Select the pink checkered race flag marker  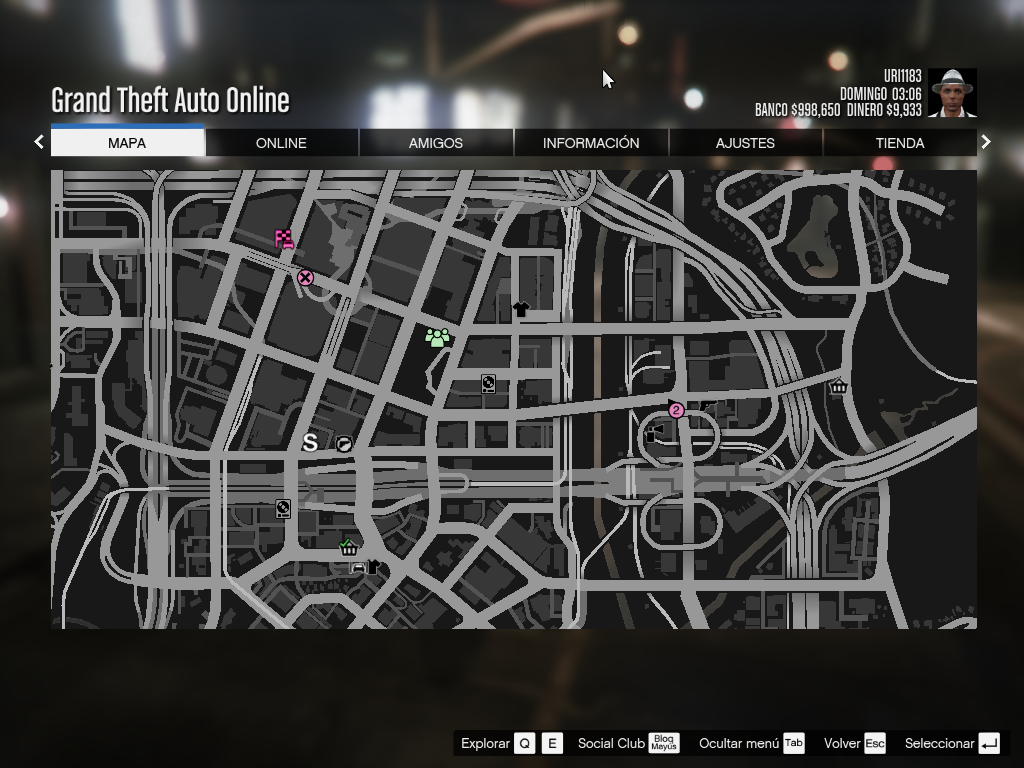coord(284,239)
